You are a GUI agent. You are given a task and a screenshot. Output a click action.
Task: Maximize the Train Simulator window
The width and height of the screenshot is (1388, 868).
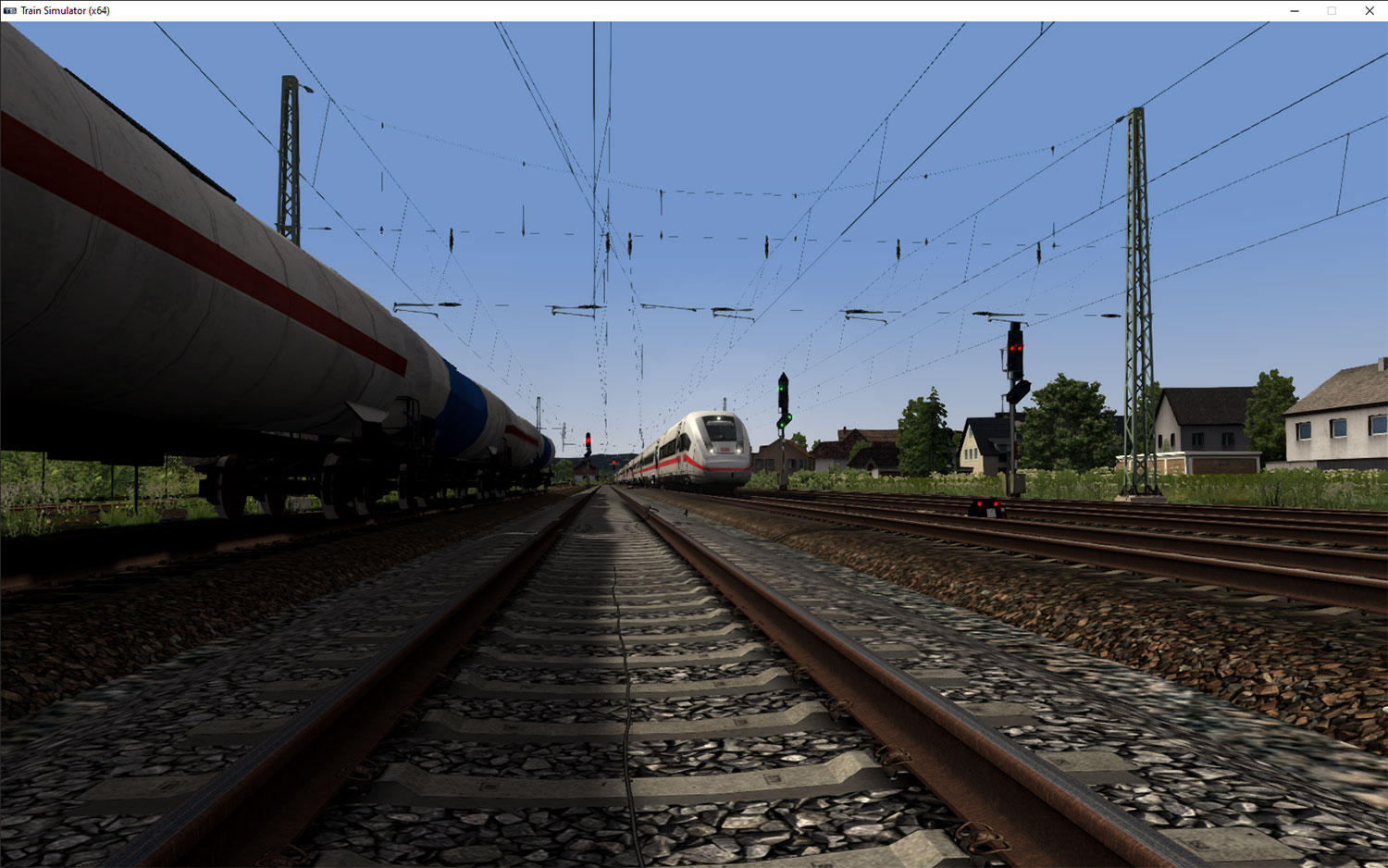(x=1332, y=10)
